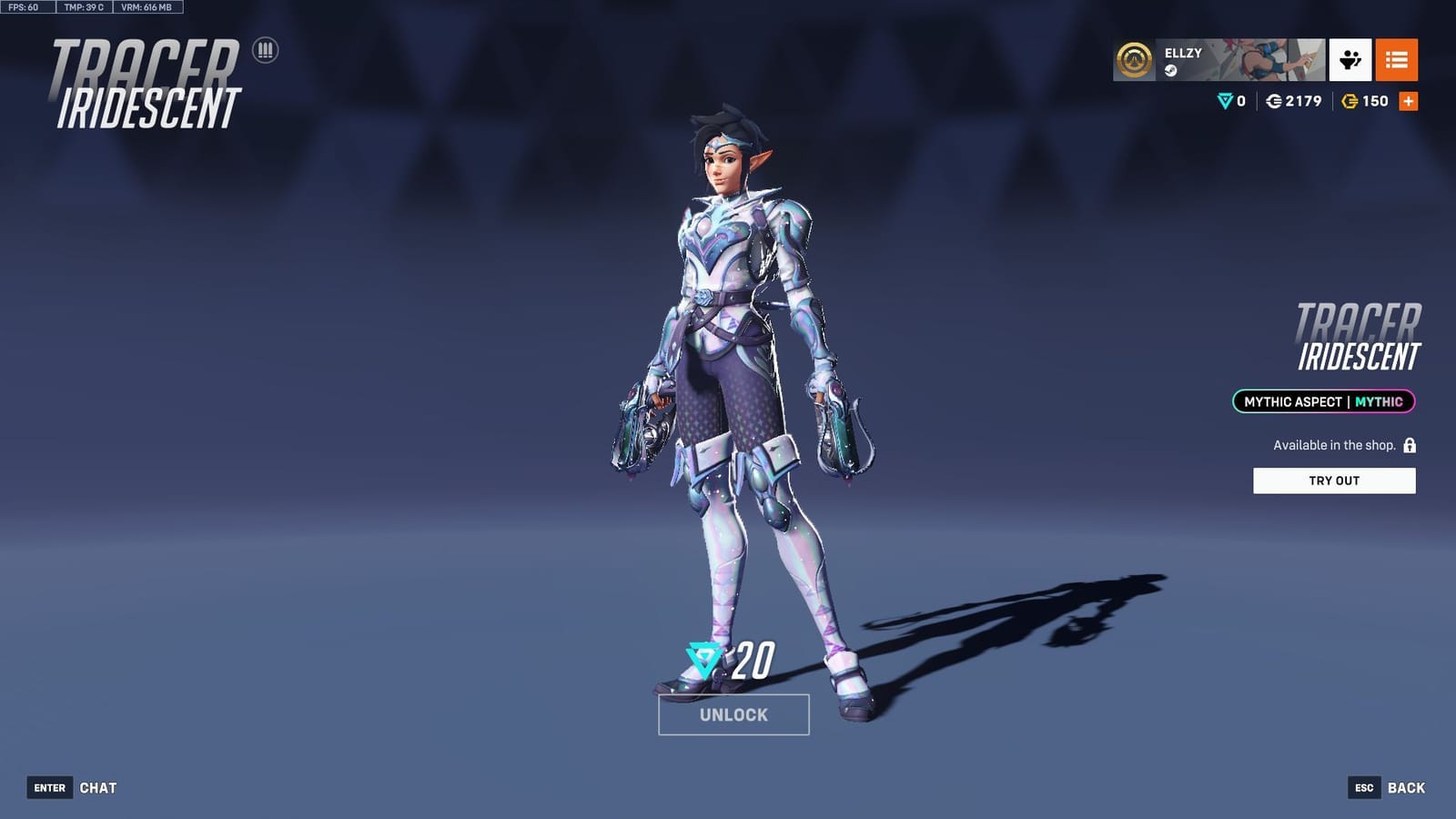The image size is (1456, 819).
Task: Open the main menu via orange list icon
Action: coord(1399,61)
